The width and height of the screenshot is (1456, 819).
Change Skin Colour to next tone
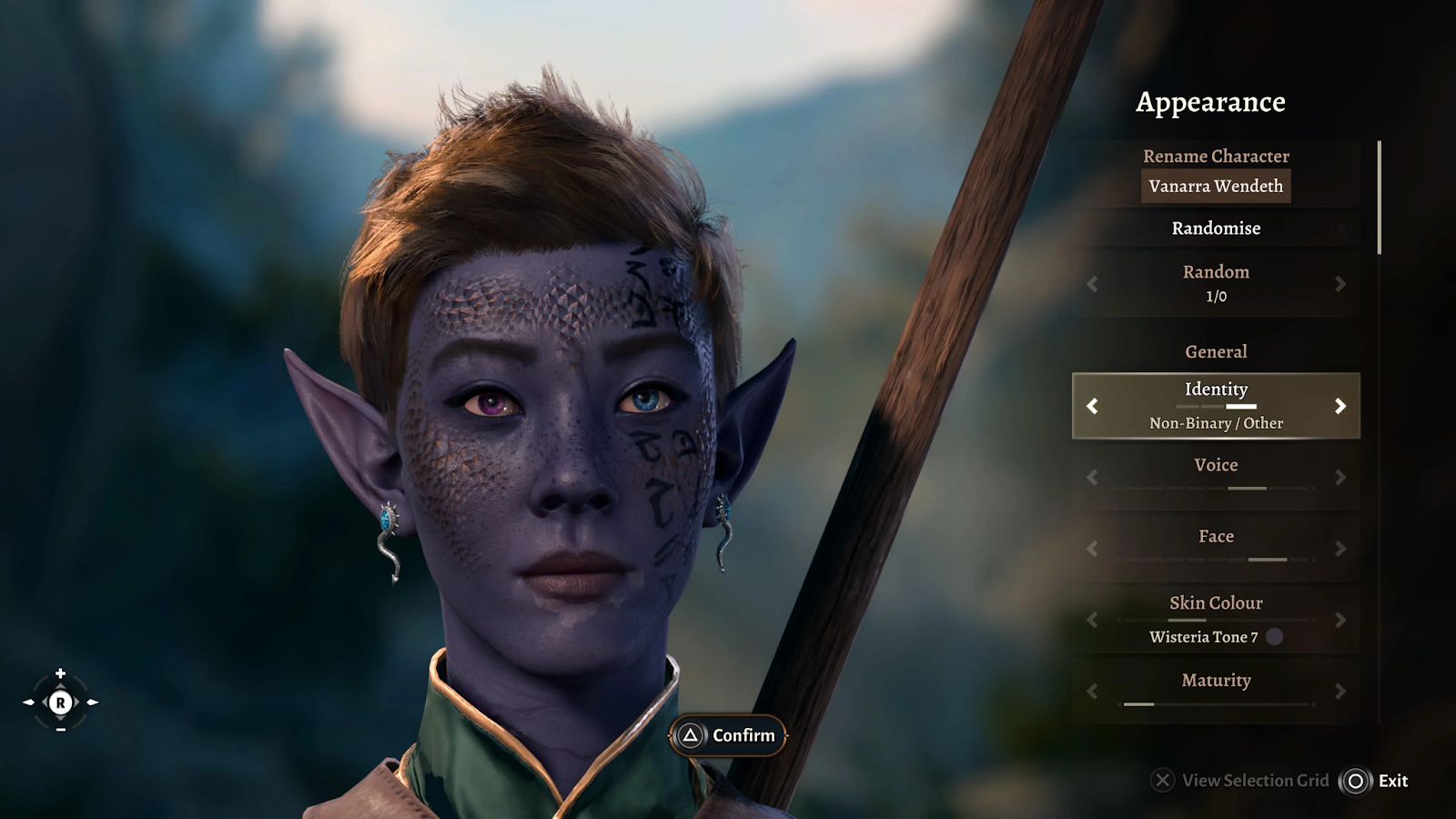coord(1340,620)
